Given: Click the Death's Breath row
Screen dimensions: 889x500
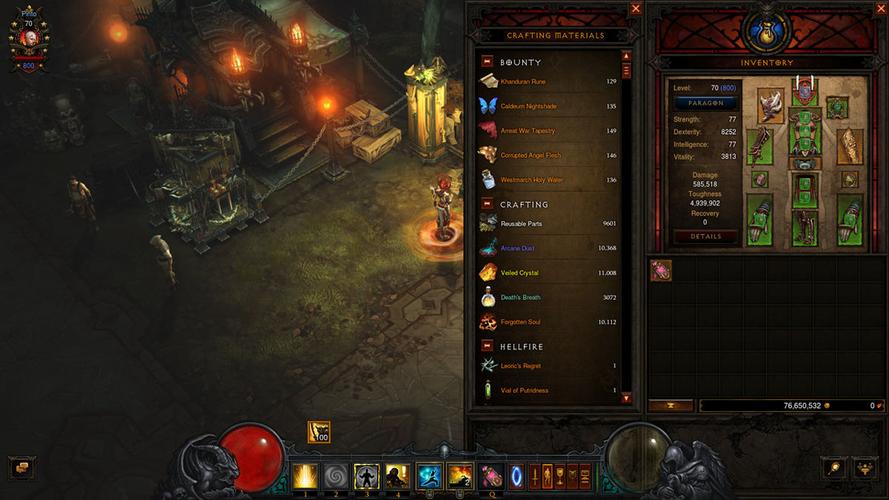Looking at the screenshot, I should click(x=550, y=297).
